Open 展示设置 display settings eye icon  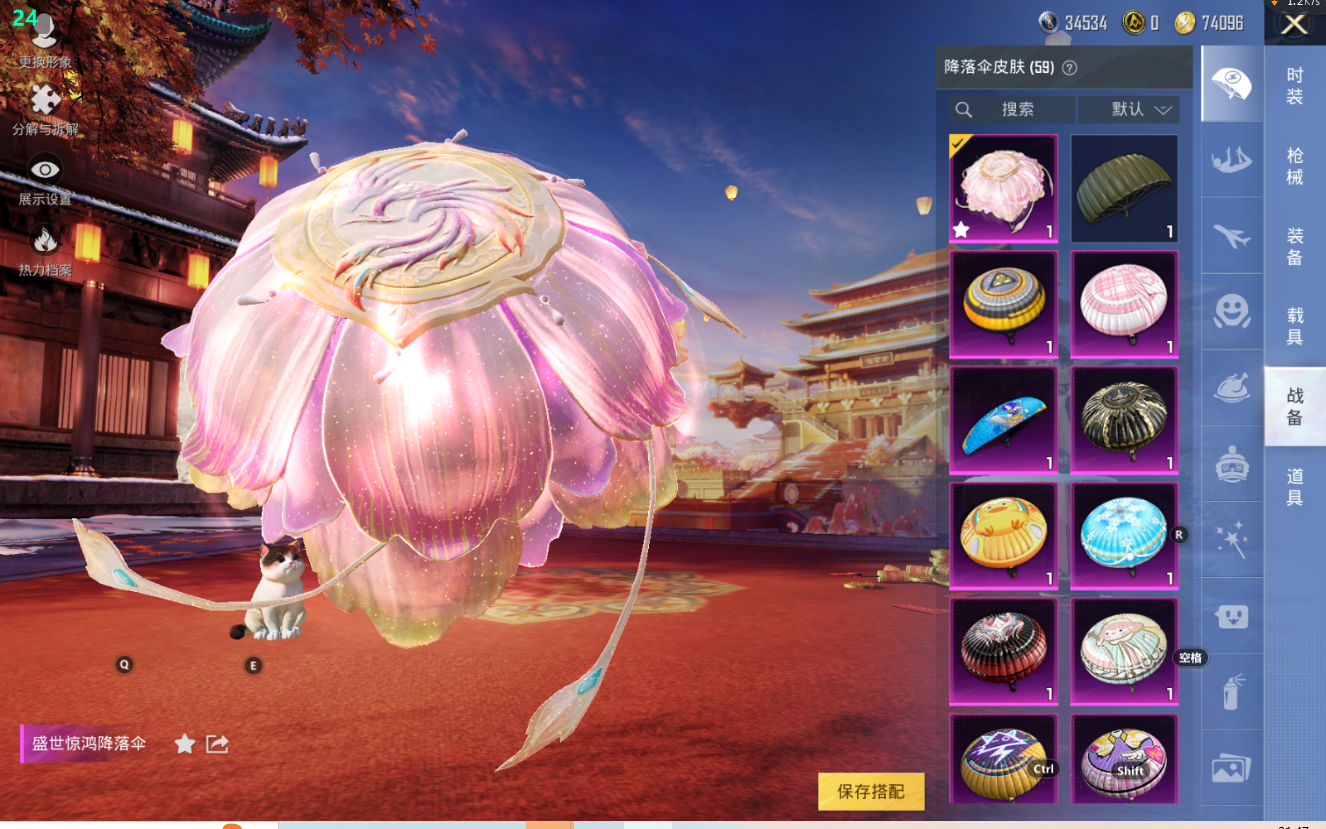[x=45, y=179]
